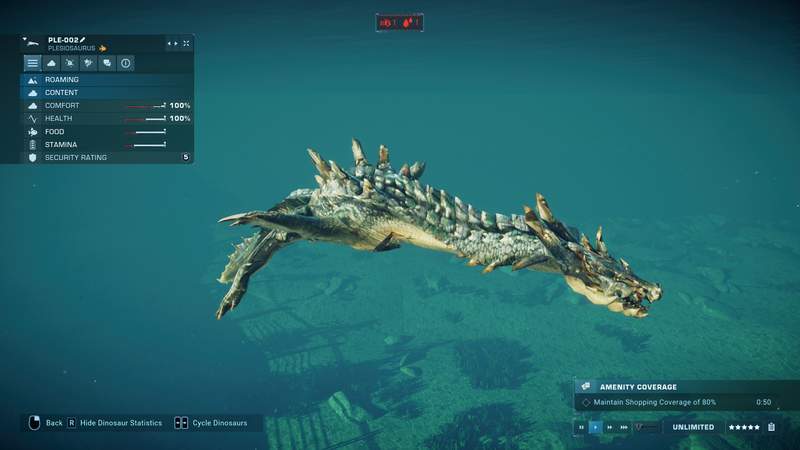Cycle dinosaurs using arrows in panel header

172,44
